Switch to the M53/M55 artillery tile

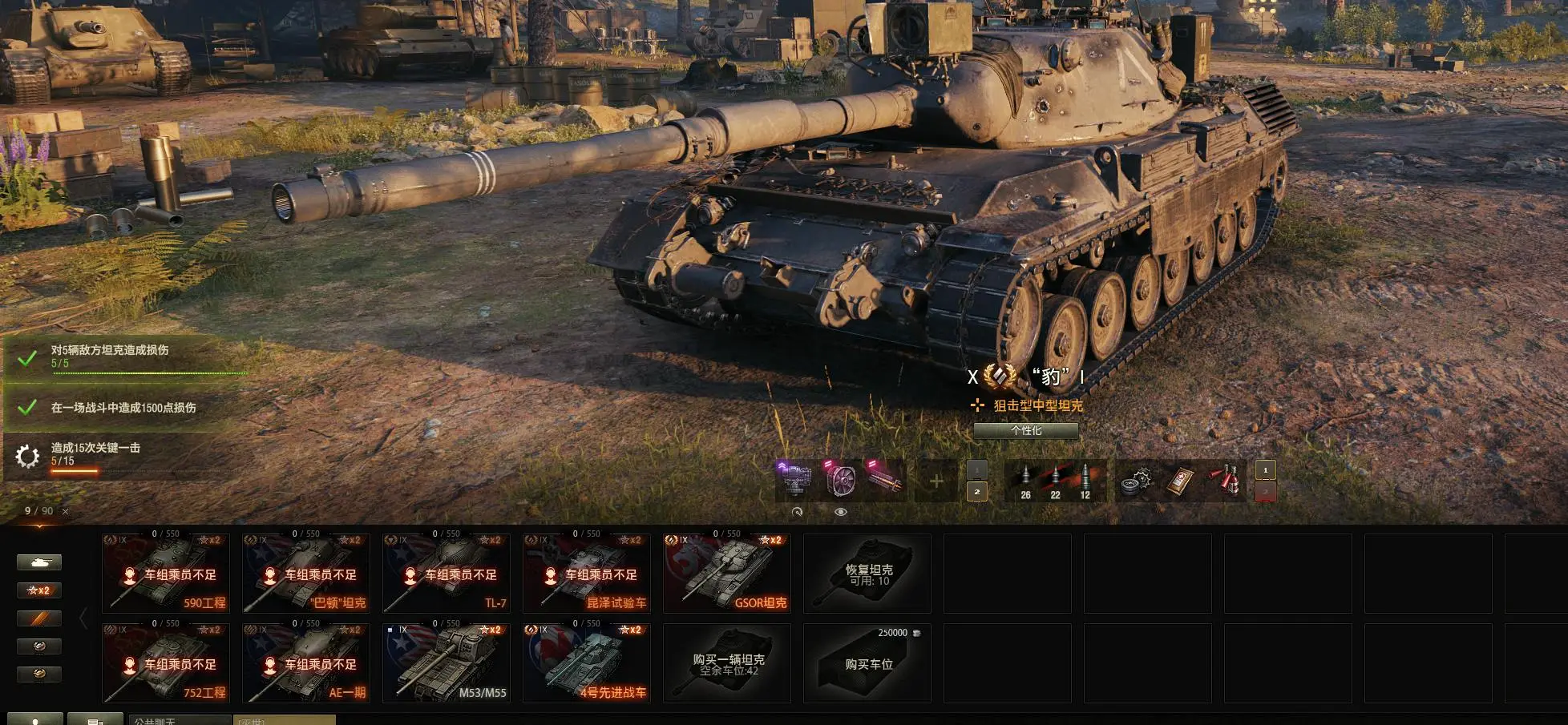[447, 663]
